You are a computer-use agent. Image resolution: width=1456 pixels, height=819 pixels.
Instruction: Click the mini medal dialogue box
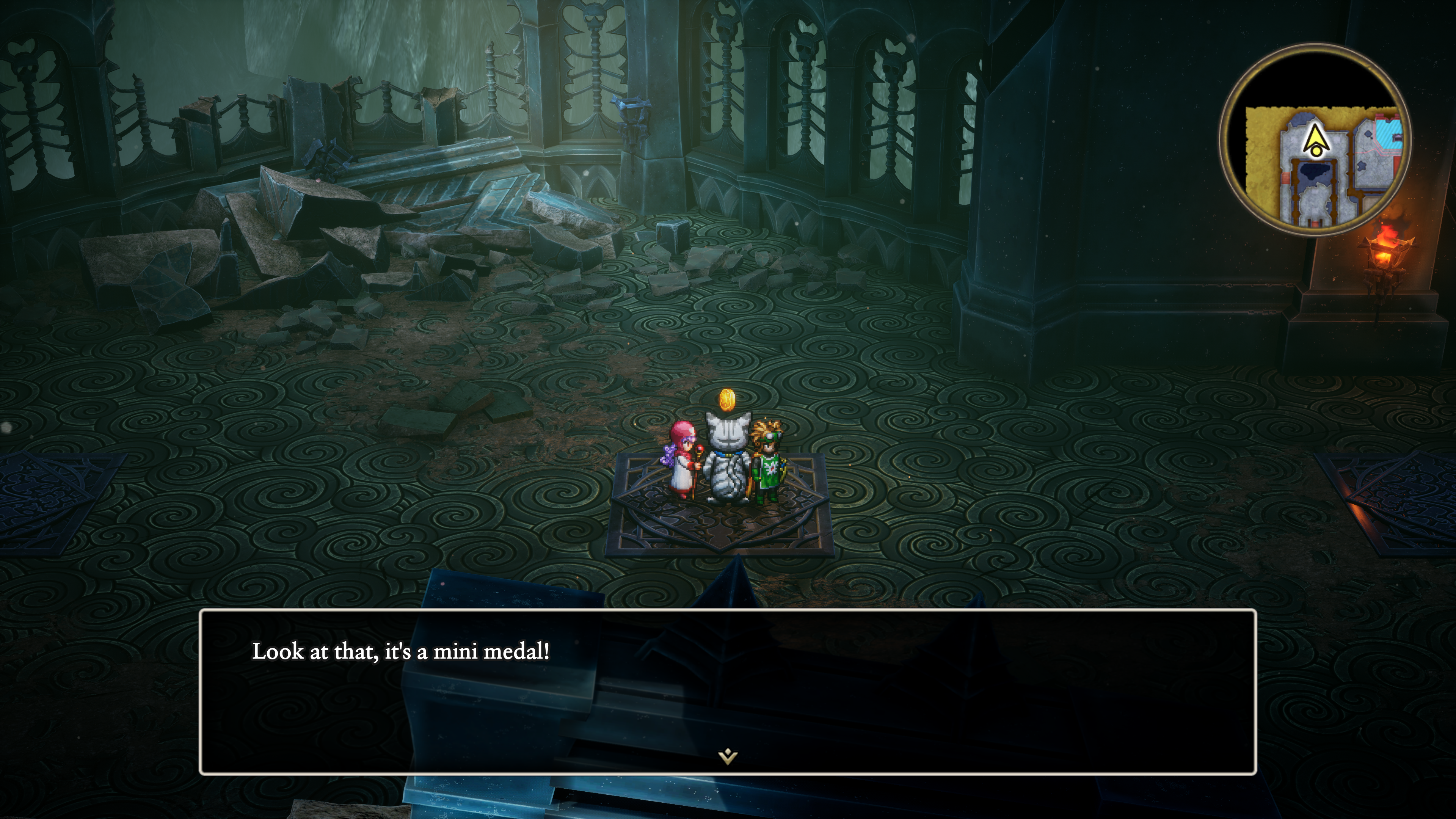(x=728, y=691)
